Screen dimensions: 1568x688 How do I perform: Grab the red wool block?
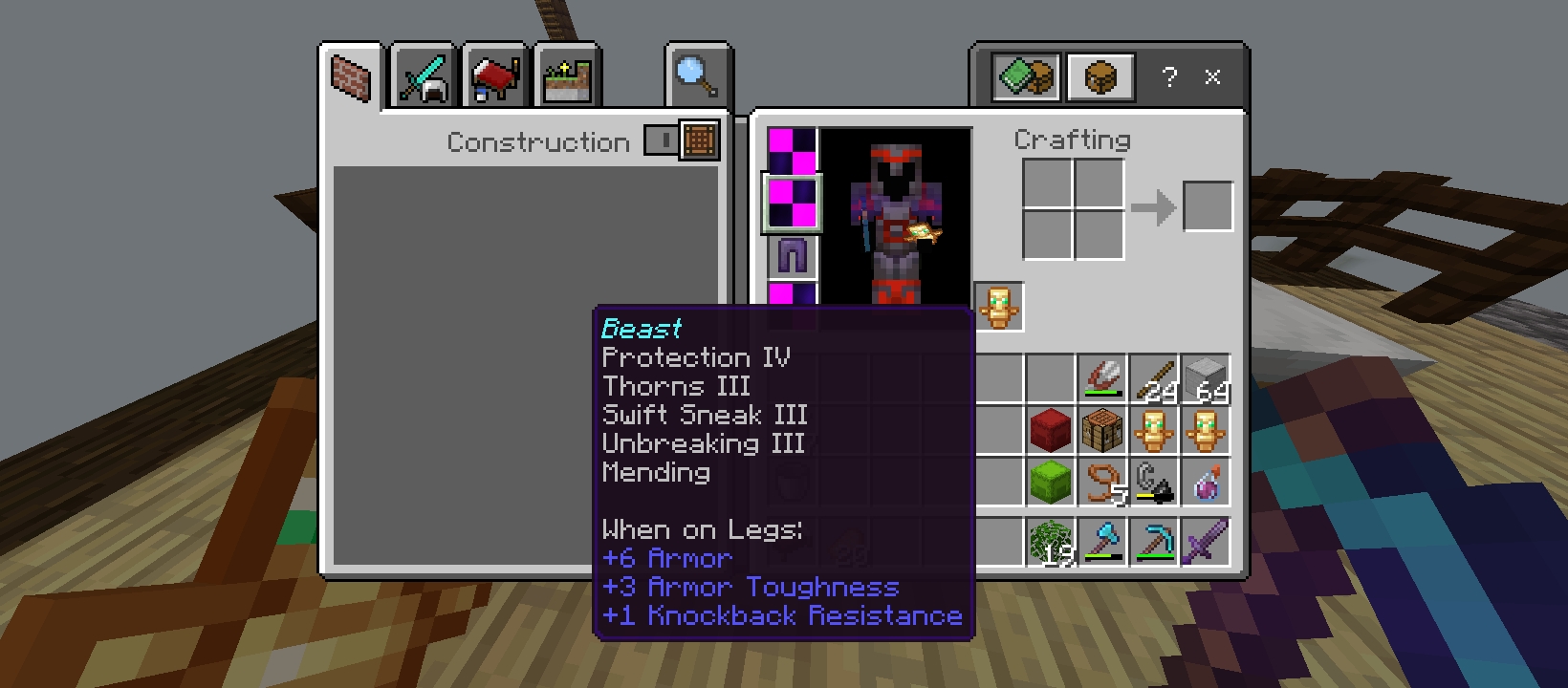[x=1050, y=430]
